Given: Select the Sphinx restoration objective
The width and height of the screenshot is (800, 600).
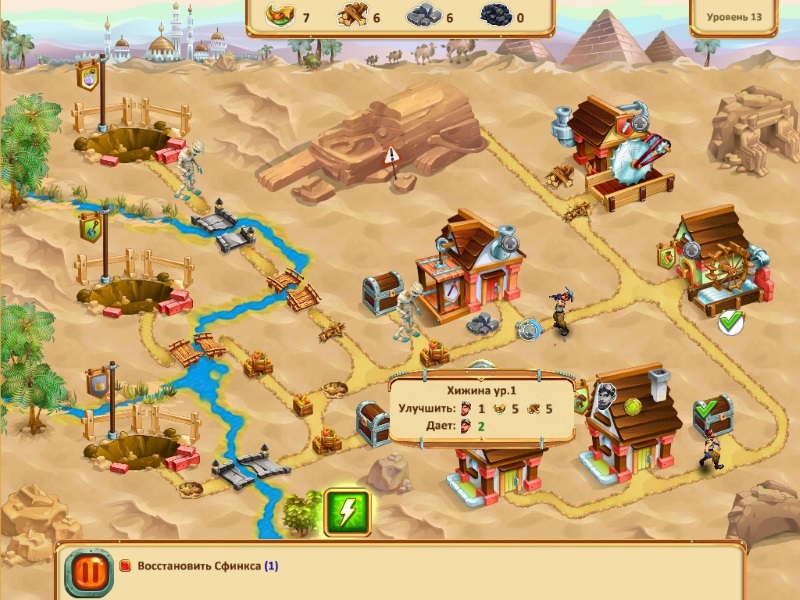Looking at the screenshot, I should 200,566.
